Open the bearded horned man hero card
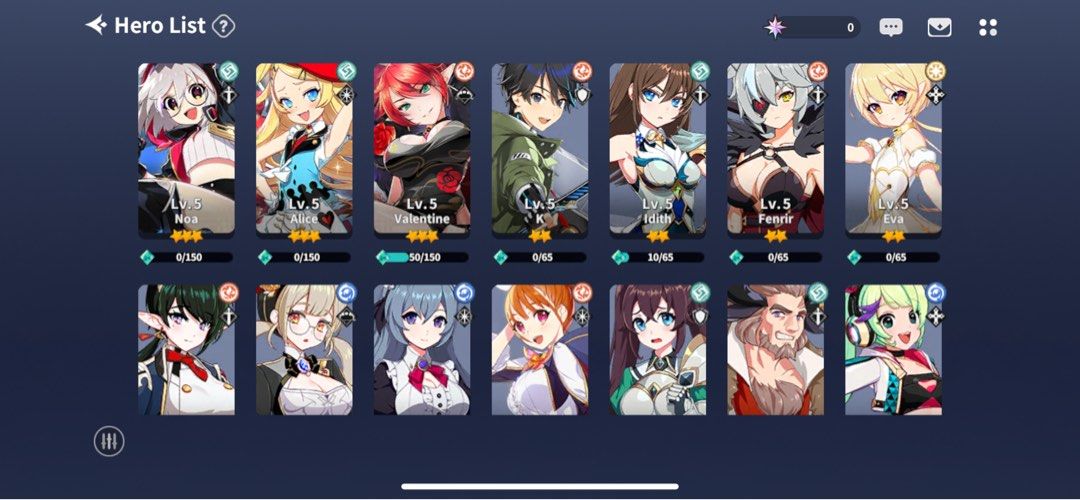 coord(776,350)
